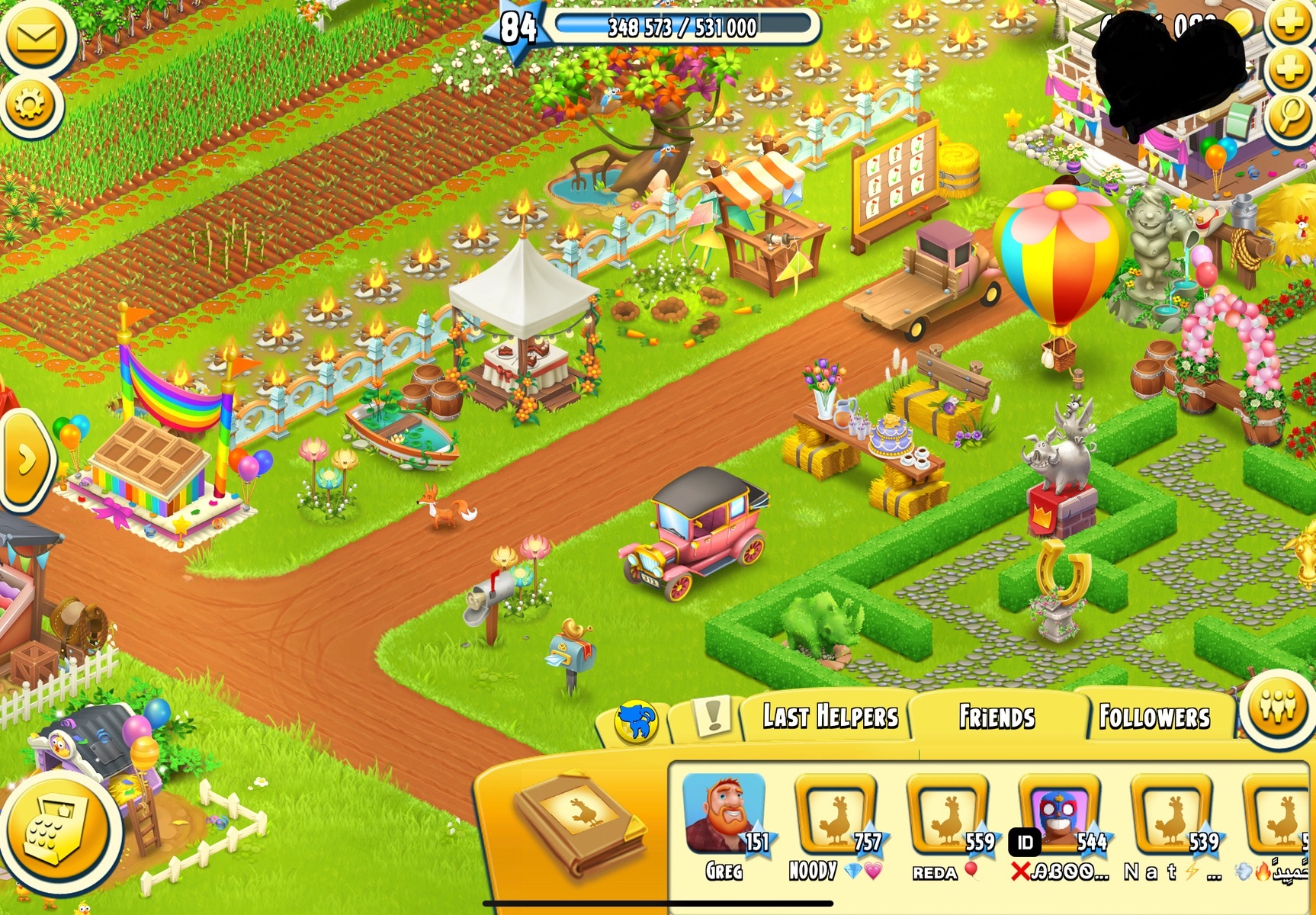Select the blue cat tab
Image resolution: width=1316 pixels, height=915 pixels.
point(636,721)
